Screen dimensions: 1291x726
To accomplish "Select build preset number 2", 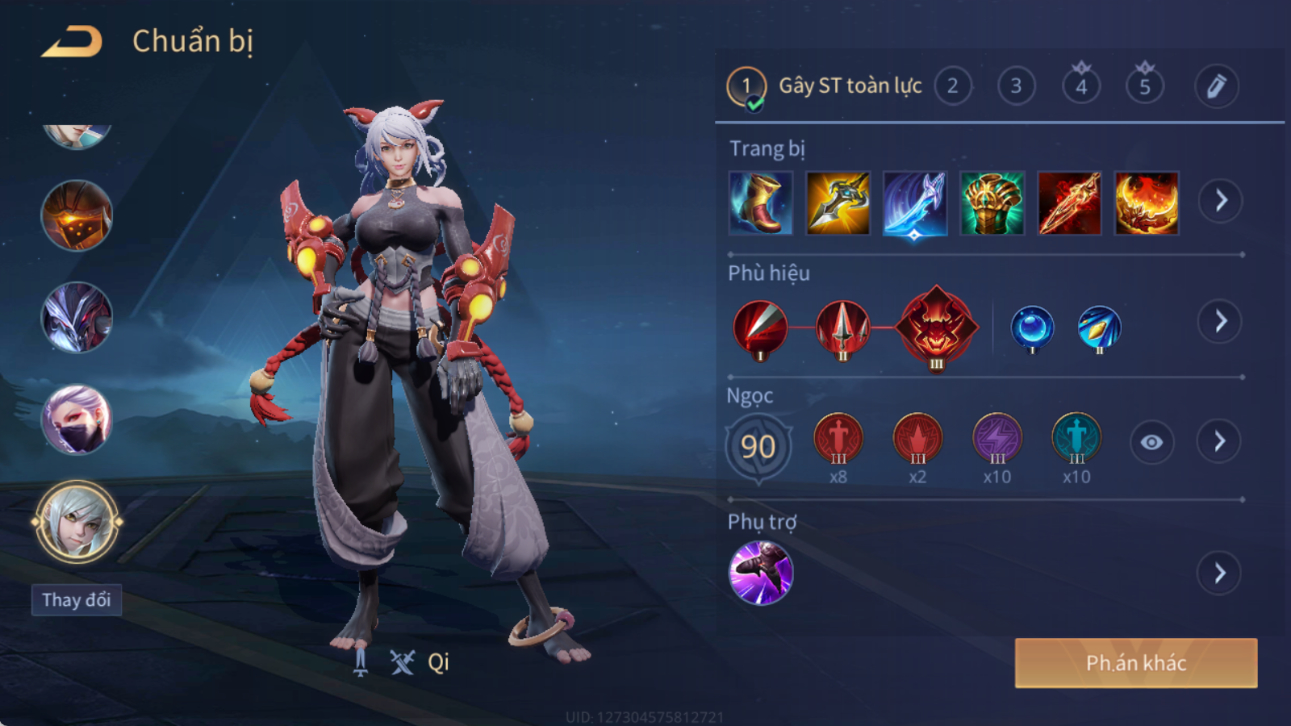I will tap(952, 86).
